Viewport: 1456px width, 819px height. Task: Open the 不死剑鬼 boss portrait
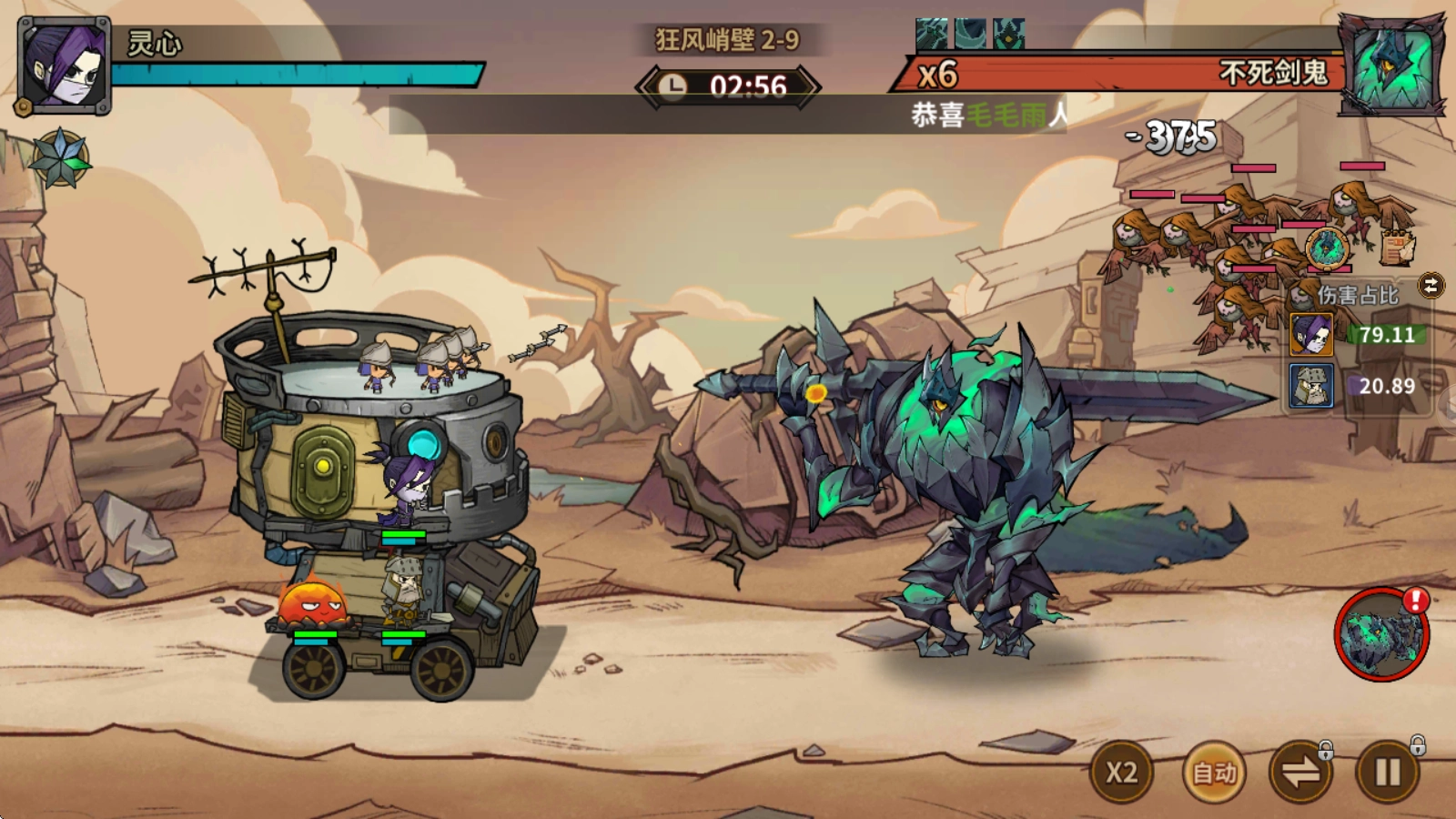click(x=1391, y=66)
